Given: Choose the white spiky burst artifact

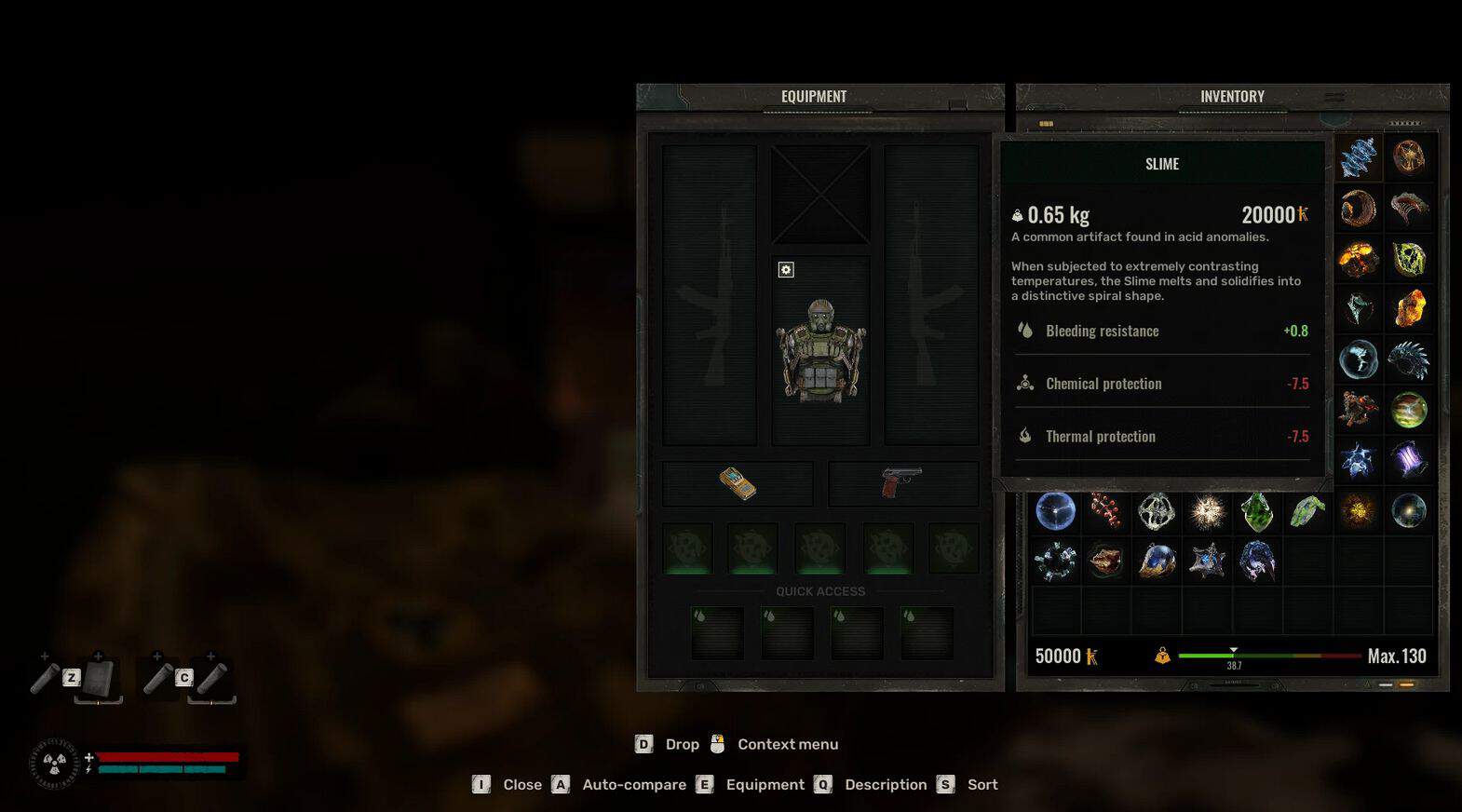Looking at the screenshot, I should (x=1208, y=511).
